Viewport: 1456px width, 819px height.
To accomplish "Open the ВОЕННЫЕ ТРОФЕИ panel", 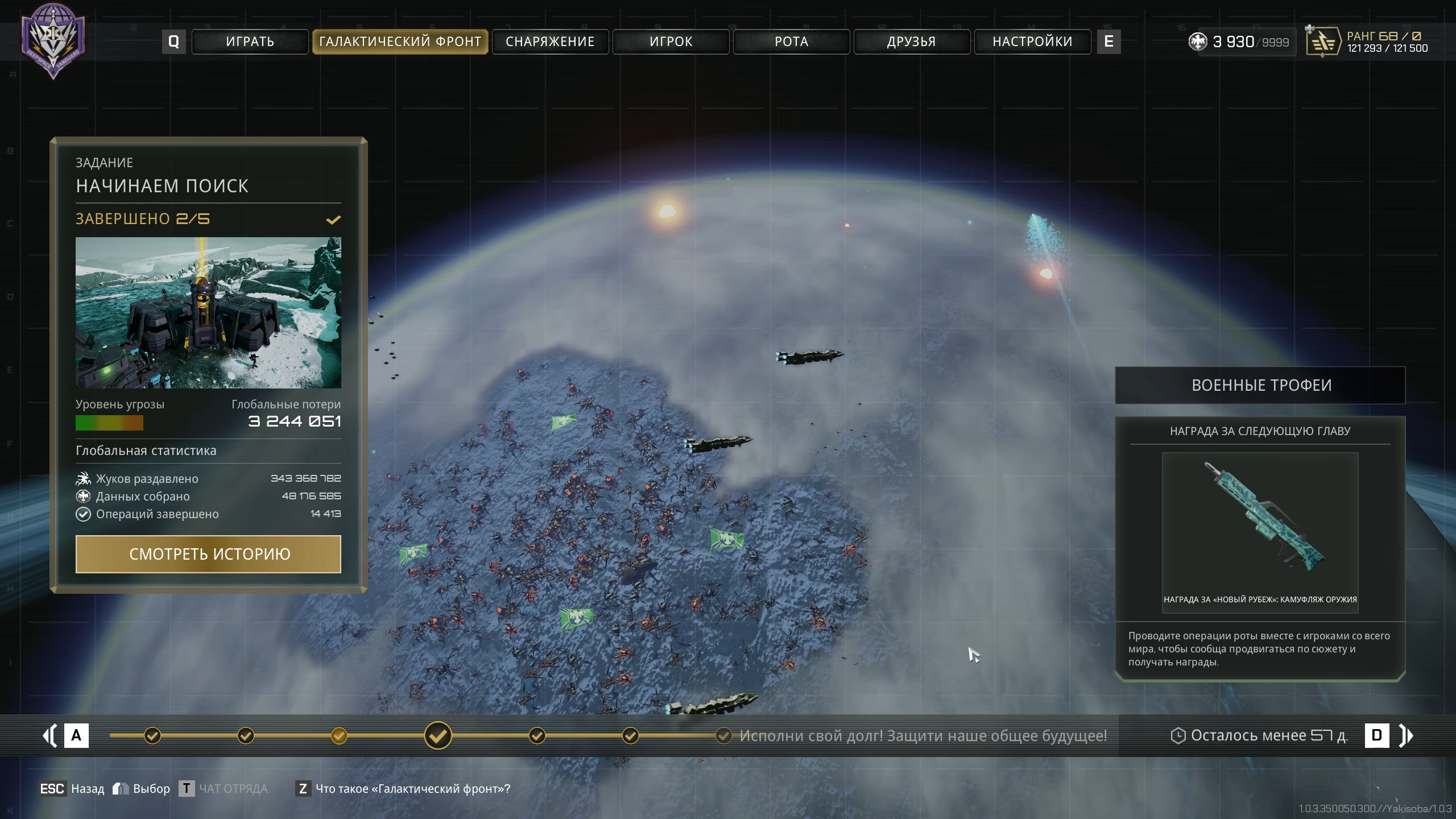I will 1260,385.
